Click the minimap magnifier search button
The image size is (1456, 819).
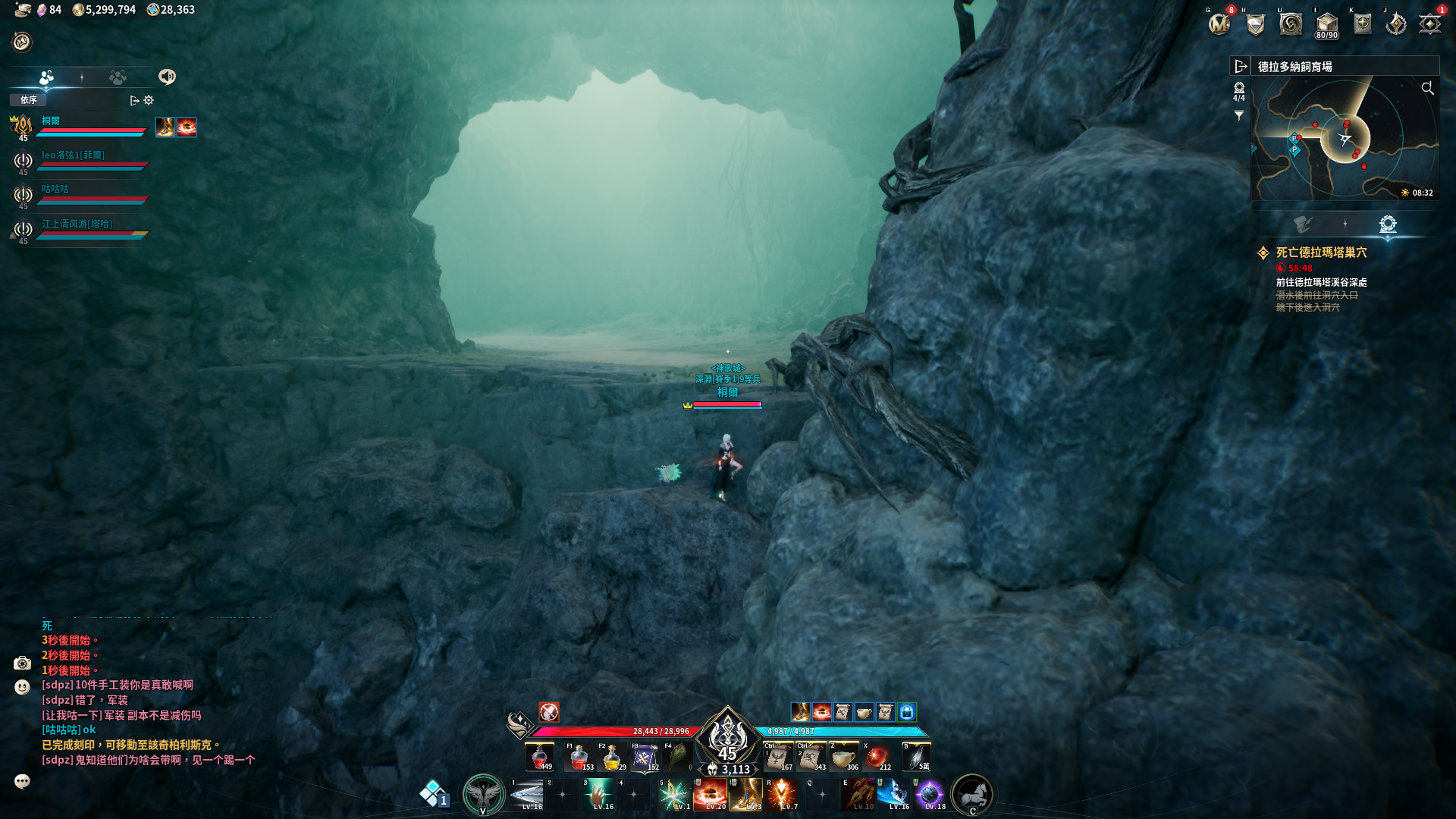click(1427, 89)
